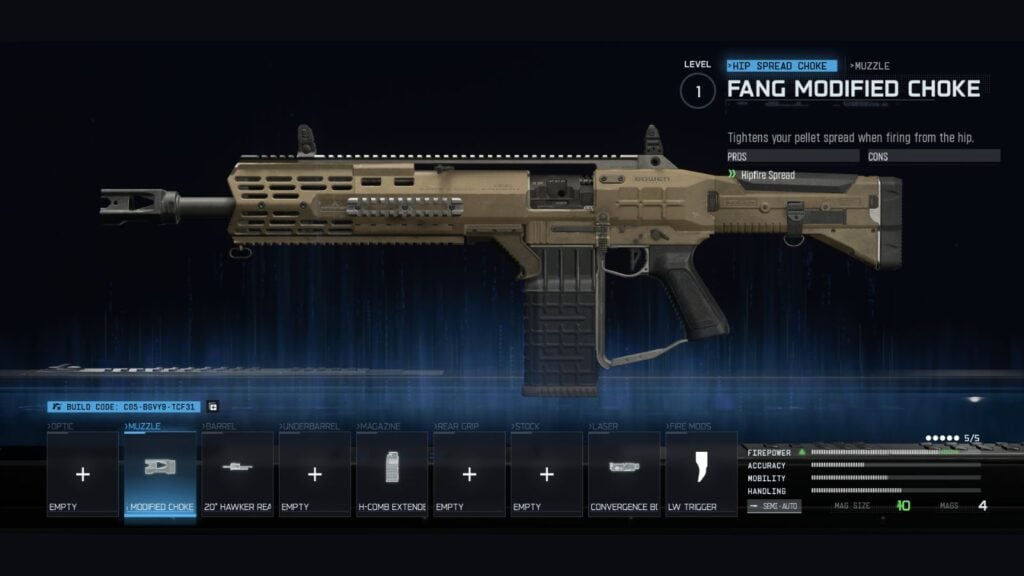Screen dimensions: 1024x576
Task: Open the LW Trigger fire mods slot
Action: click(x=701, y=474)
